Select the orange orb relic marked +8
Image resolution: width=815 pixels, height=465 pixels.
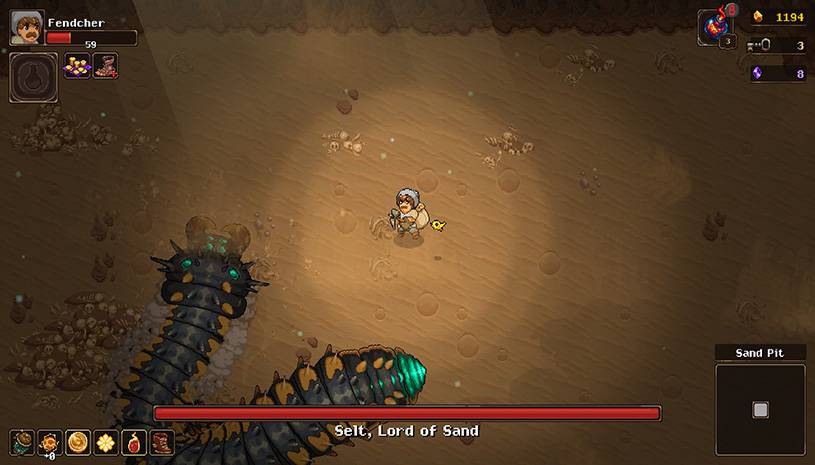tap(50, 442)
